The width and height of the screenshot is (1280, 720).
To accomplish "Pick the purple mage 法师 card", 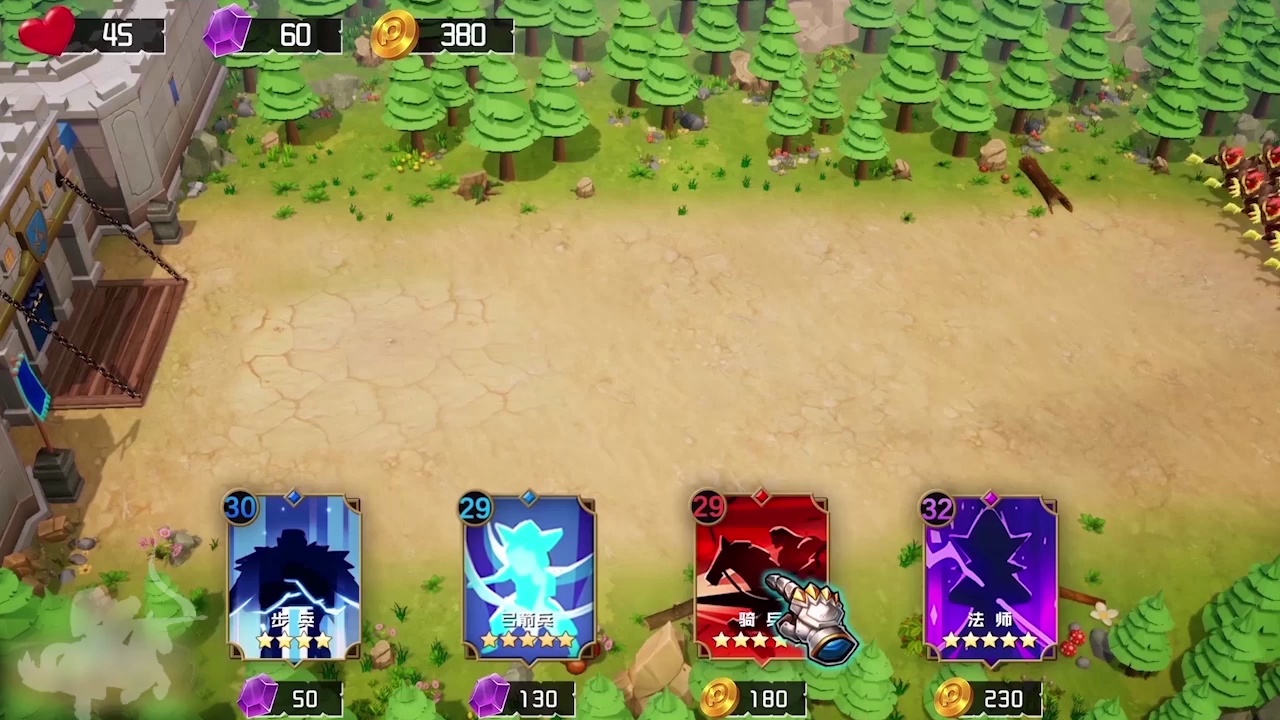I will pyautogui.click(x=991, y=577).
